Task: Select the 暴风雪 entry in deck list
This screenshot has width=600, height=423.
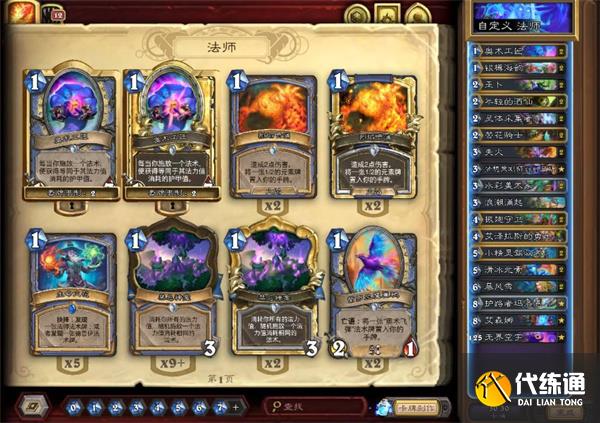Action: (x=523, y=287)
